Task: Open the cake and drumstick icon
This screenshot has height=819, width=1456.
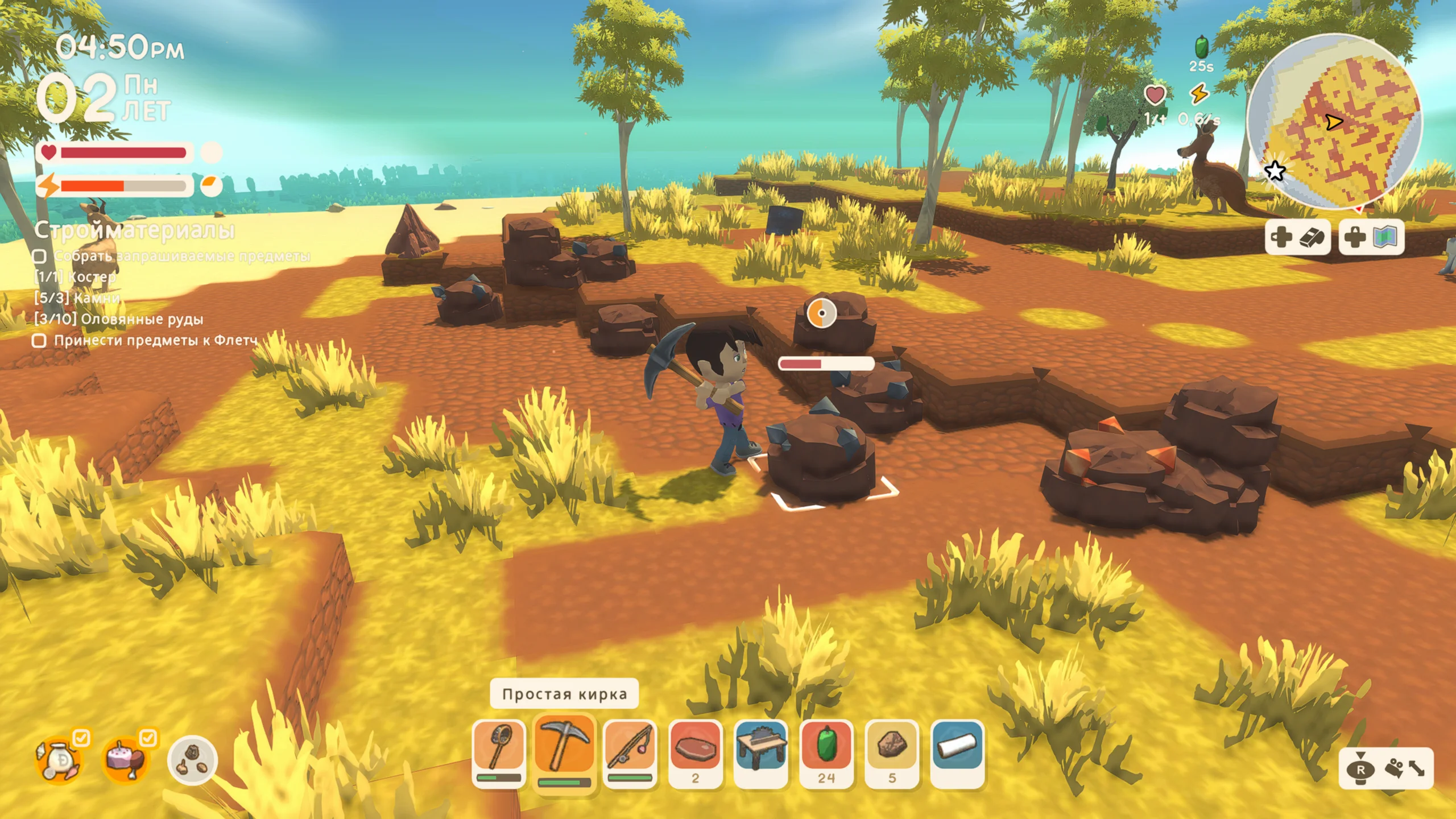Action: click(125, 760)
